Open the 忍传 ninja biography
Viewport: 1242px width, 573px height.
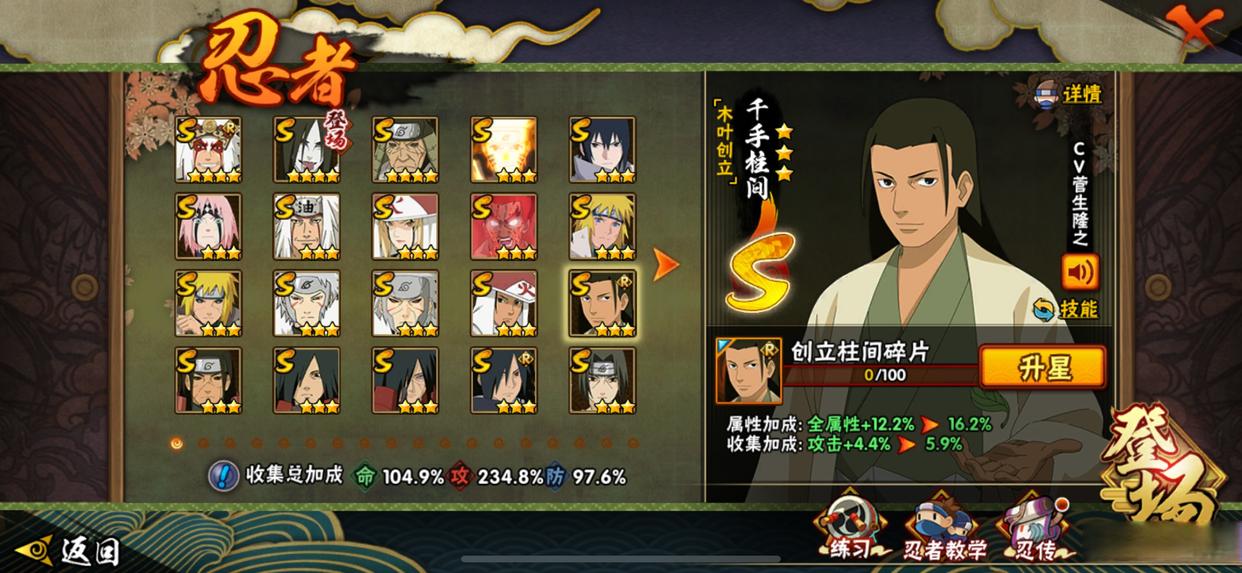point(1035,528)
